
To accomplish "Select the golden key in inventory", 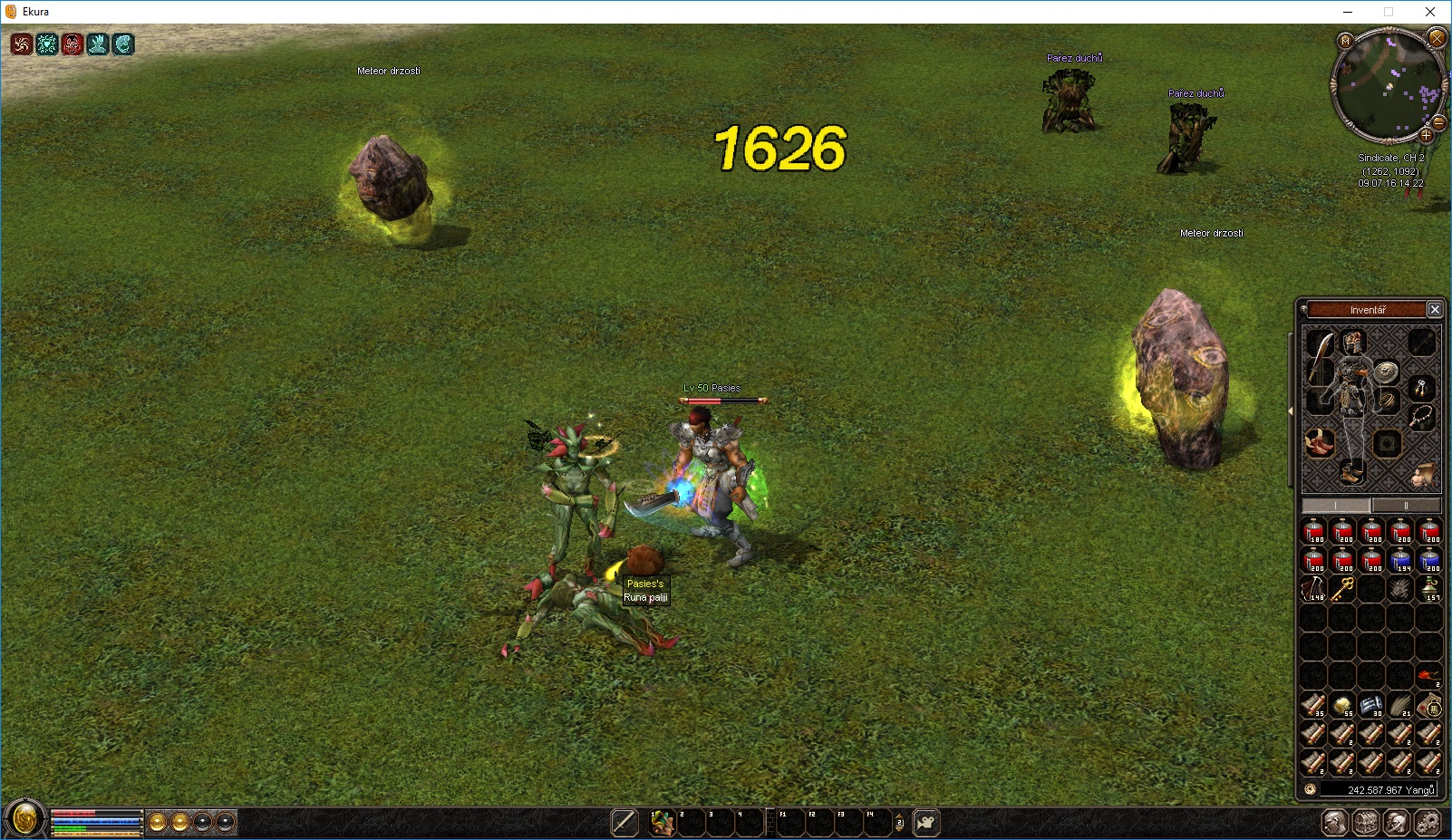I will pyautogui.click(x=1342, y=589).
